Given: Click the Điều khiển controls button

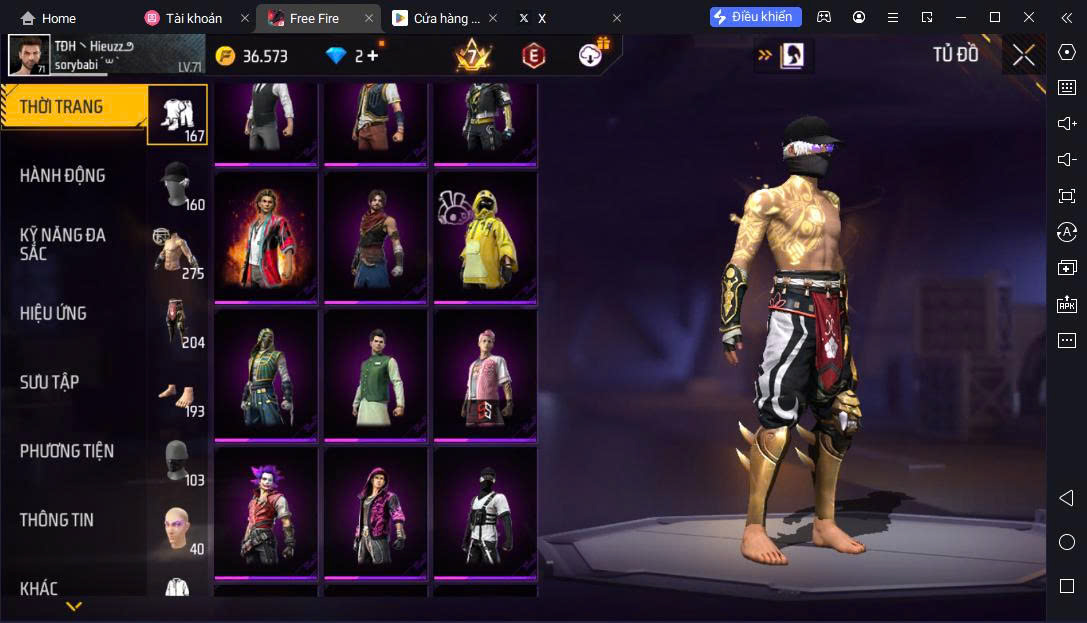Looking at the screenshot, I should point(755,17).
